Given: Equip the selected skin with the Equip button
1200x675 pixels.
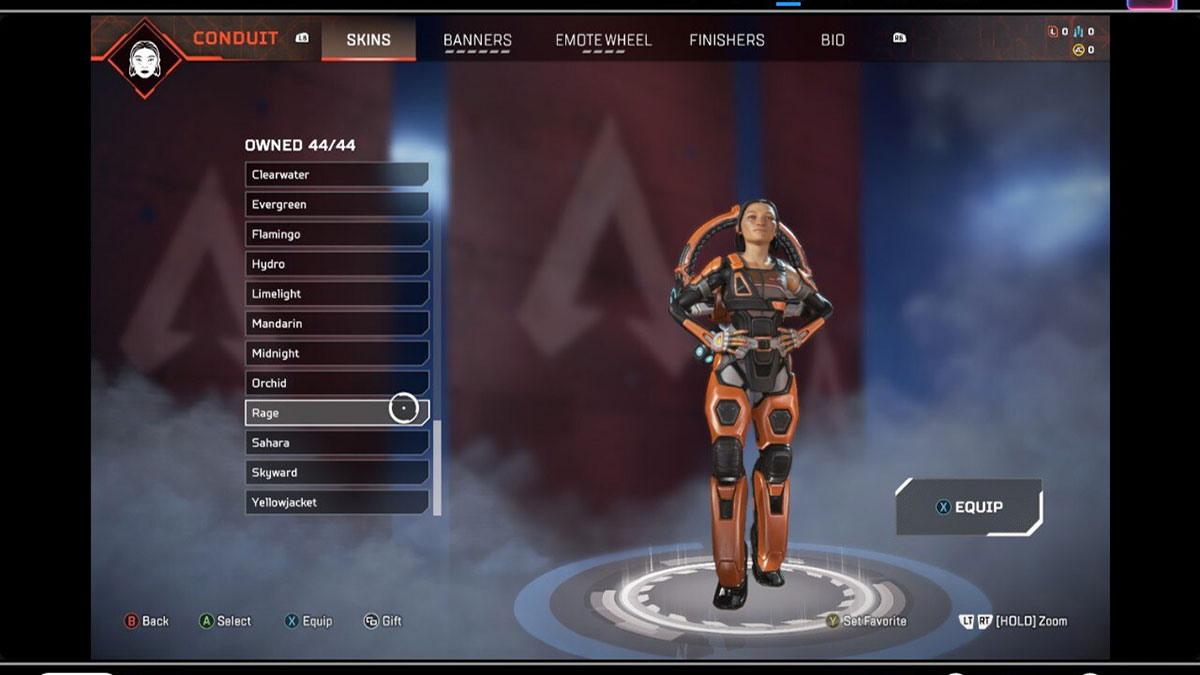Looking at the screenshot, I should [x=968, y=507].
